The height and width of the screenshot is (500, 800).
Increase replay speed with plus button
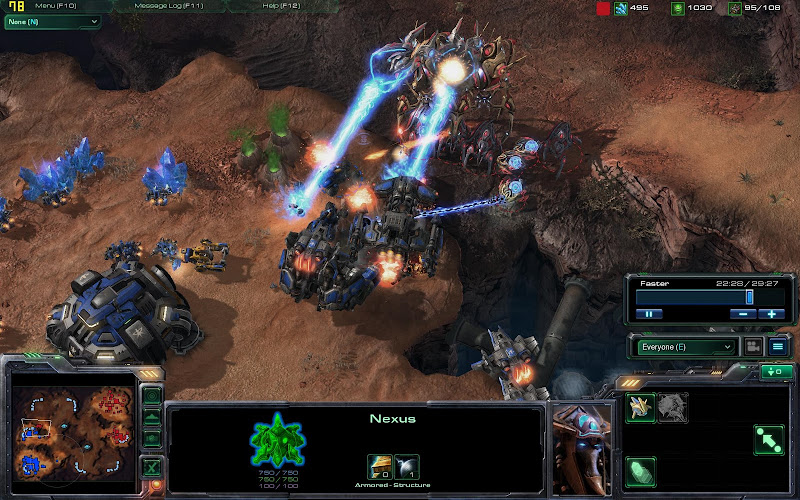pos(770,314)
